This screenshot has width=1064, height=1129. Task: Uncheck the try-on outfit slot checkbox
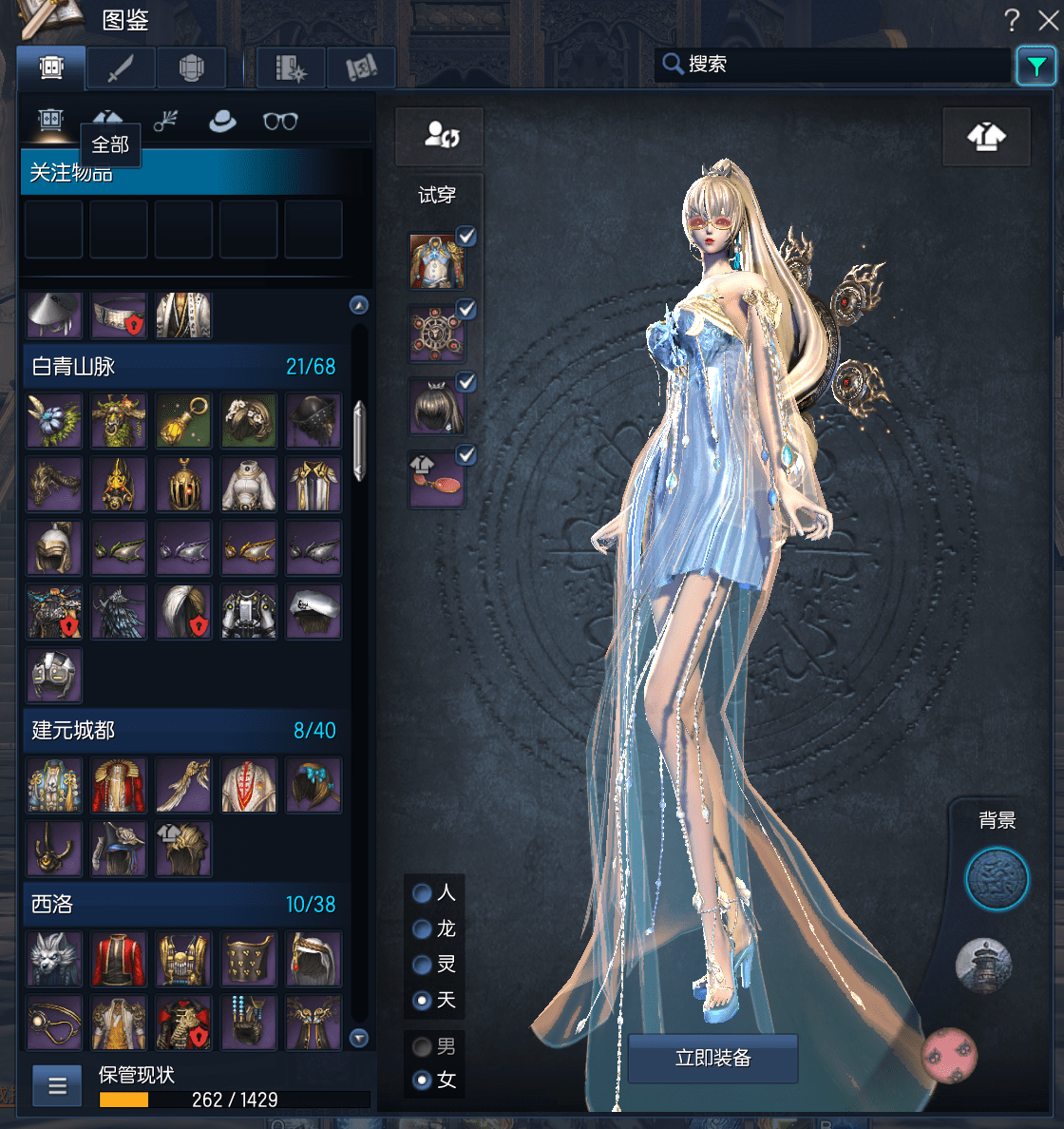tap(466, 236)
